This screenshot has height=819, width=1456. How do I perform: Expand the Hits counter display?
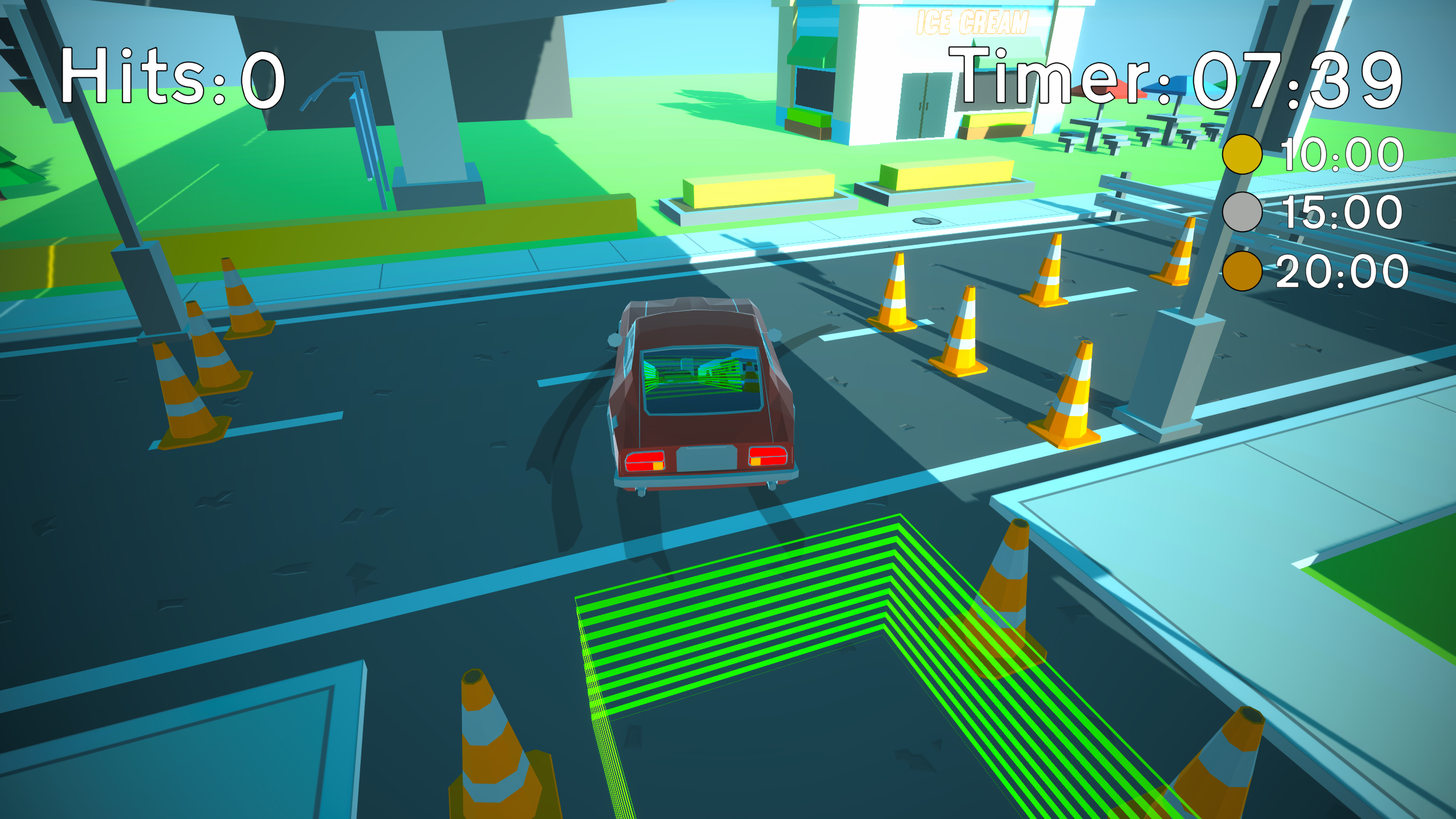[171, 80]
